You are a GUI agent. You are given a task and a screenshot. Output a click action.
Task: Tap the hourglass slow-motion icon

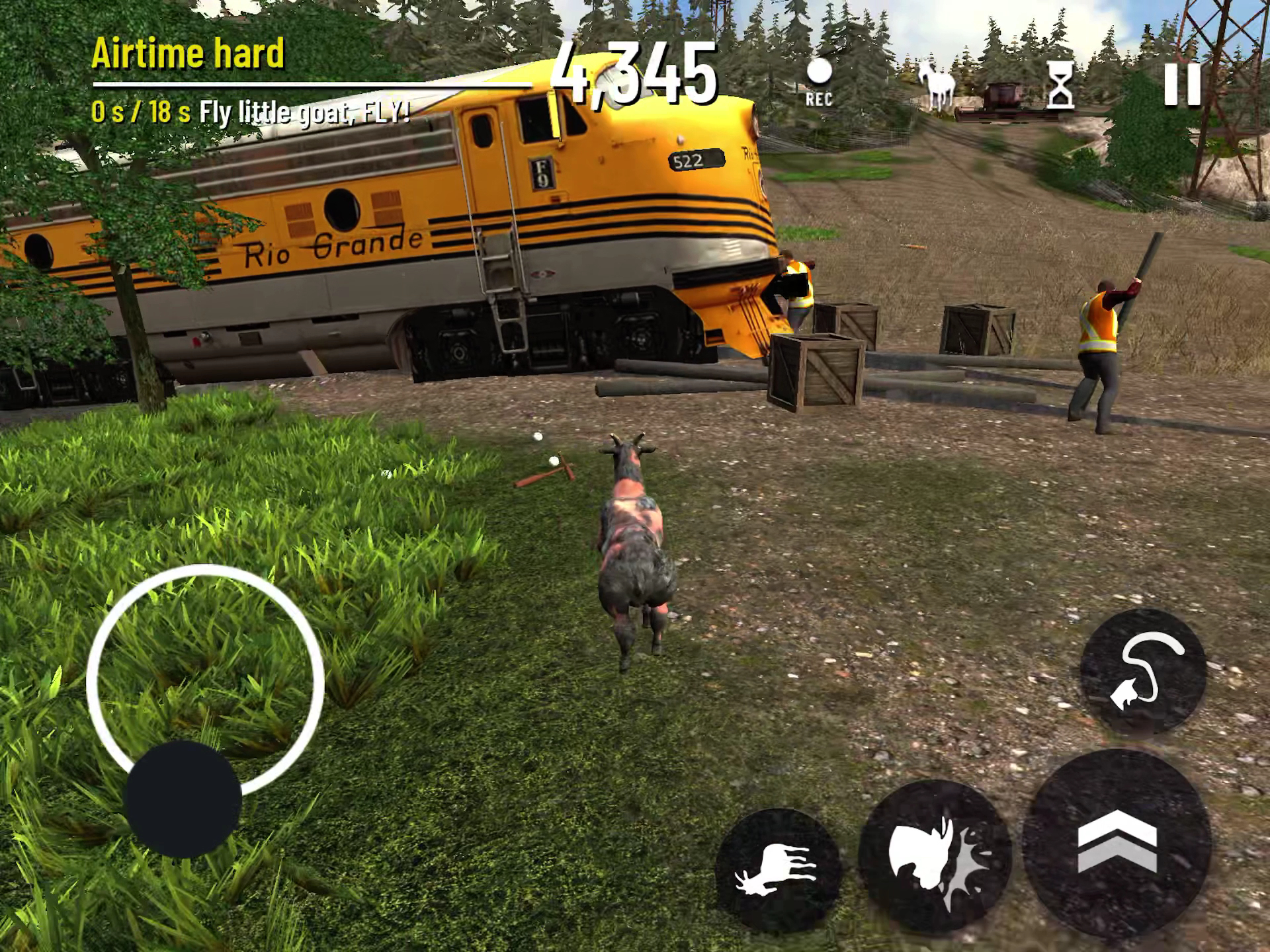1060,85
